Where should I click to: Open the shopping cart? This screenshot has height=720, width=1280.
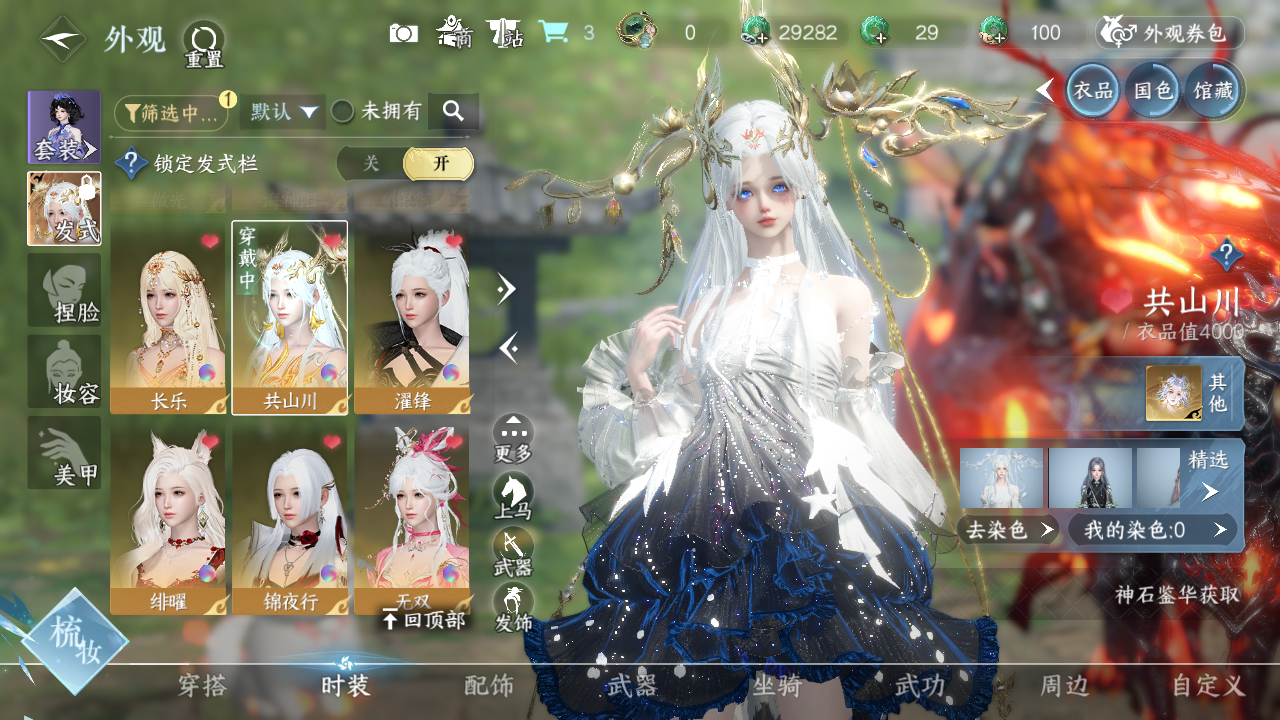(553, 33)
